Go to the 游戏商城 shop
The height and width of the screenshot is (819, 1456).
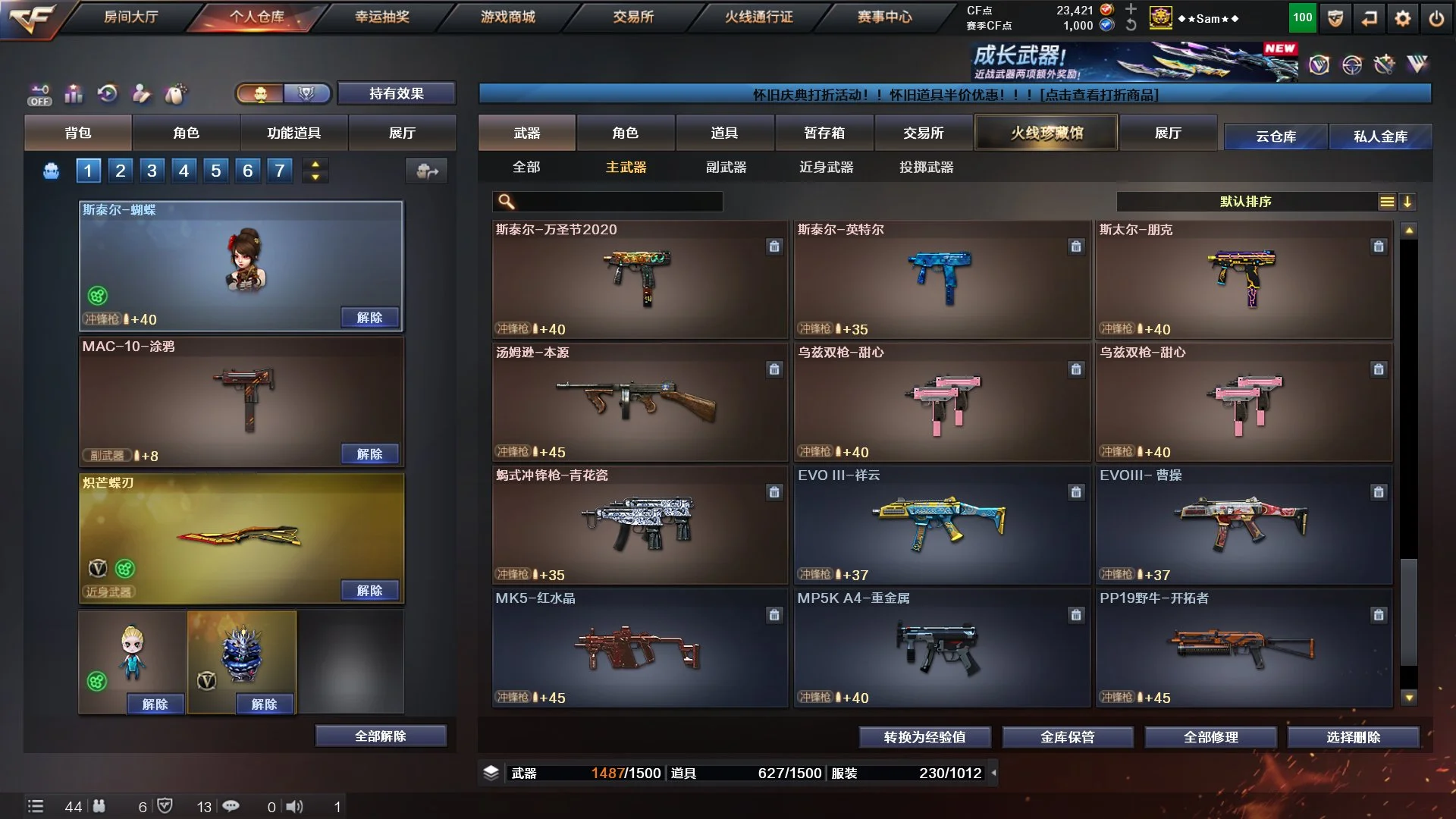click(x=507, y=17)
